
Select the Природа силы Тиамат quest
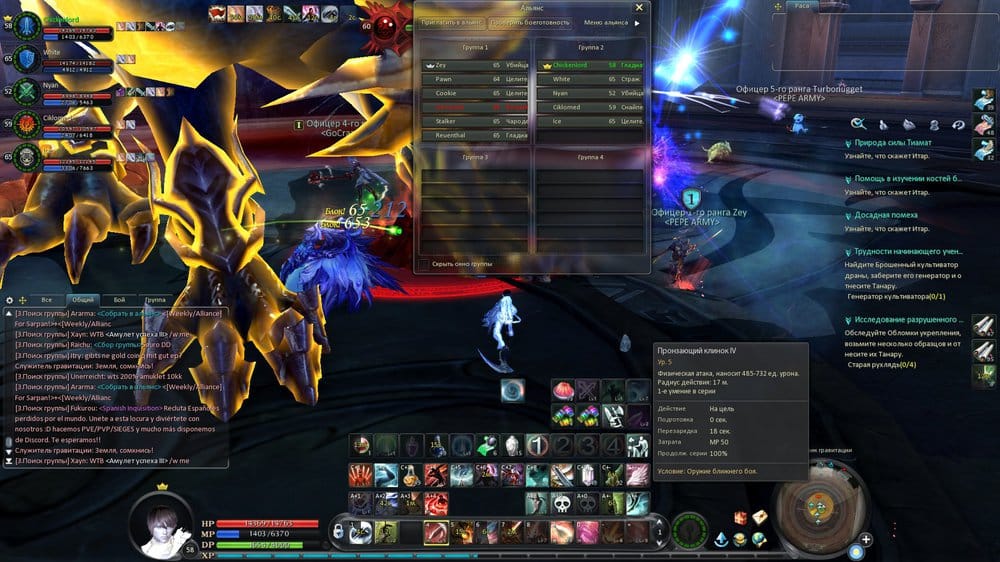pyautogui.click(x=894, y=144)
